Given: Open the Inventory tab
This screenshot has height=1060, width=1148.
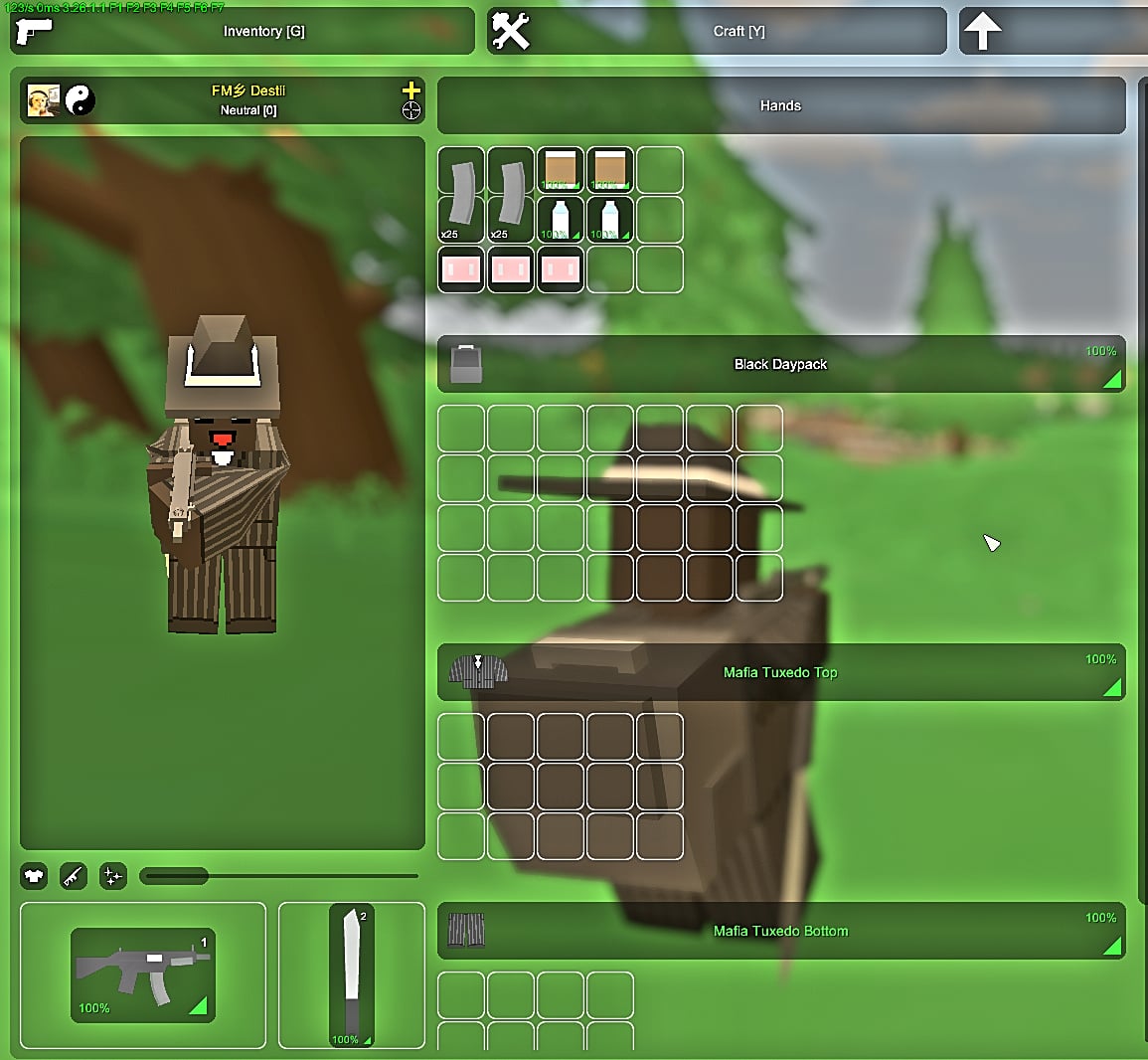Looking at the screenshot, I should (x=243, y=31).
